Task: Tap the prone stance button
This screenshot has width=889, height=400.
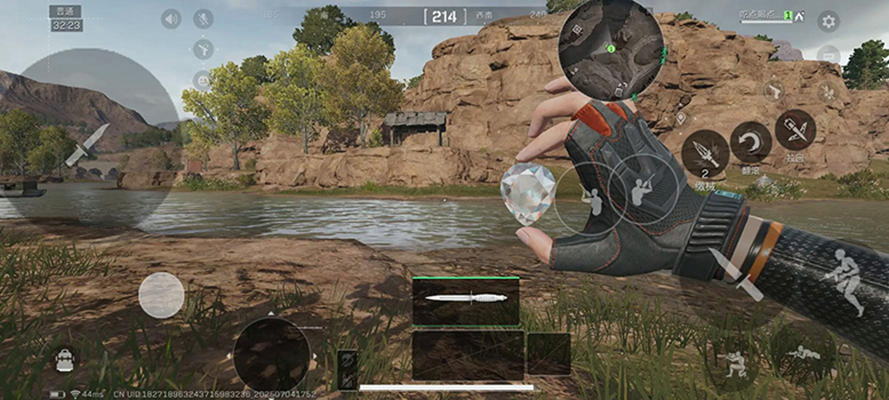Action: [x=802, y=352]
